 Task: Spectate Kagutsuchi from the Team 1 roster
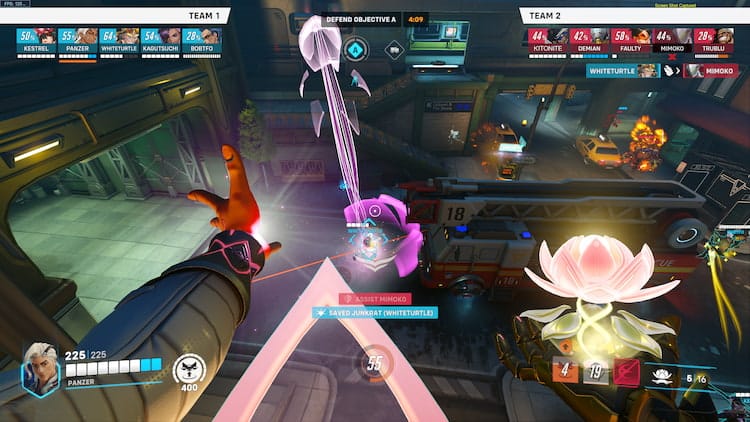[x=161, y=39]
